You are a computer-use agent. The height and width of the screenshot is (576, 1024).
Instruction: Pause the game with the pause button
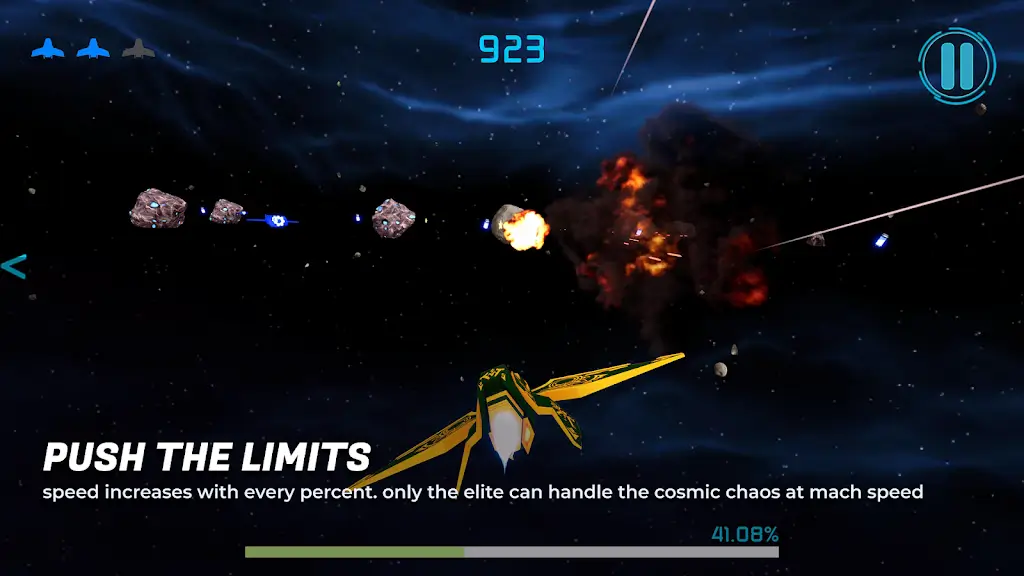coord(956,64)
